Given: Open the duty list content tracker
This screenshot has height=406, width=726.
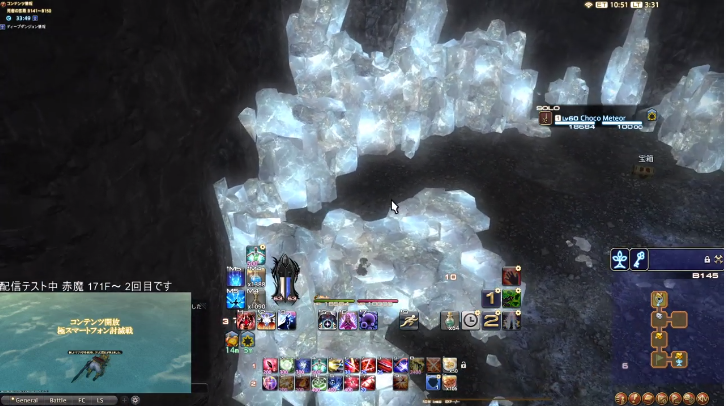Looking at the screenshot, I should coord(30,3).
